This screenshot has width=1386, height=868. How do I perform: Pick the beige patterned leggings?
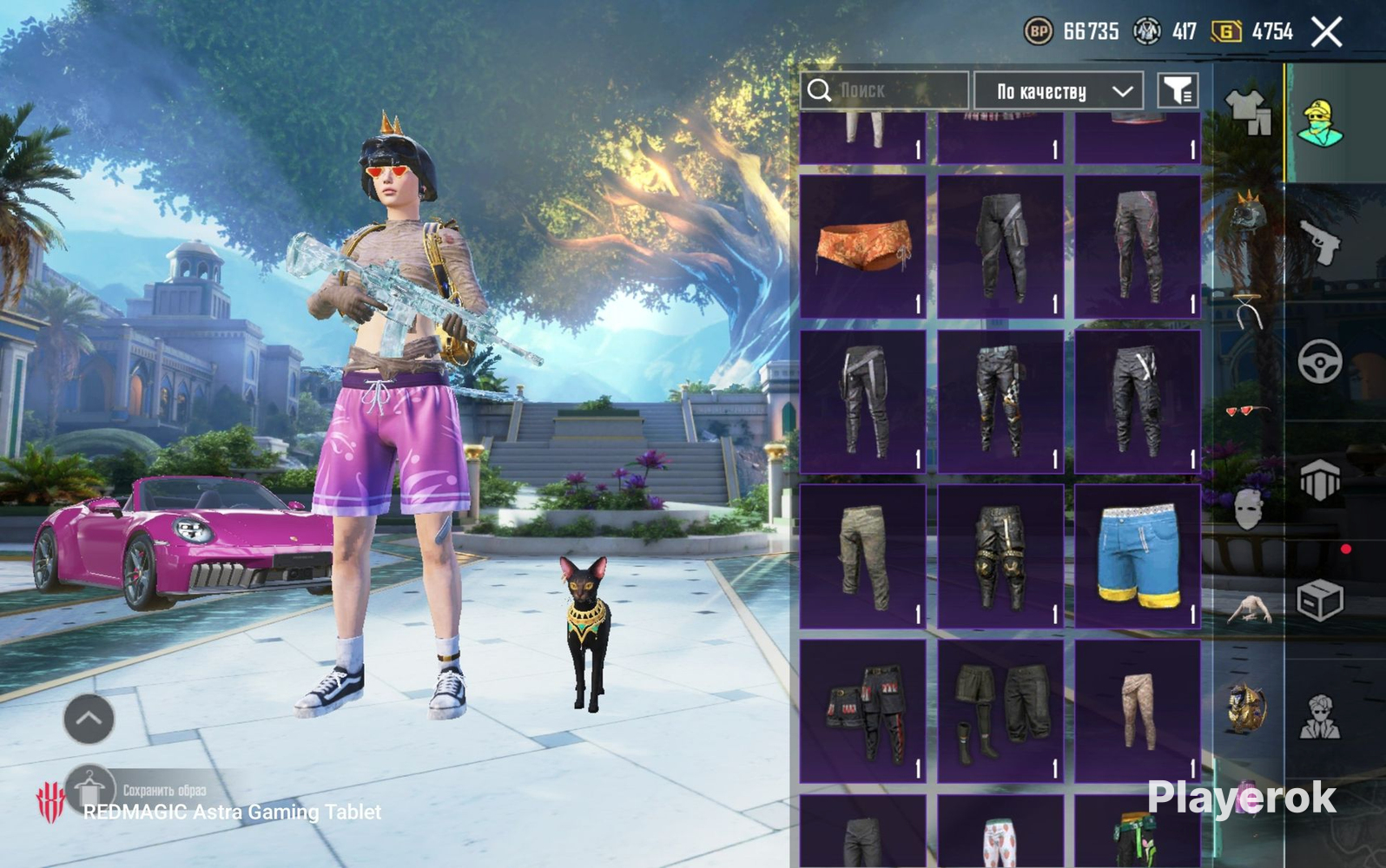[x=1138, y=711]
